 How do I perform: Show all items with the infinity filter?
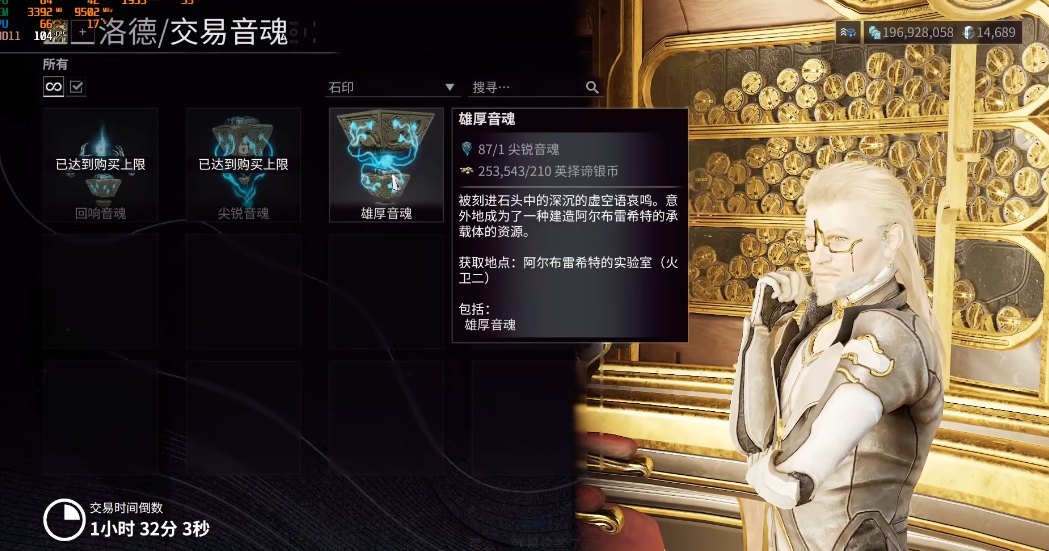coord(53,88)
